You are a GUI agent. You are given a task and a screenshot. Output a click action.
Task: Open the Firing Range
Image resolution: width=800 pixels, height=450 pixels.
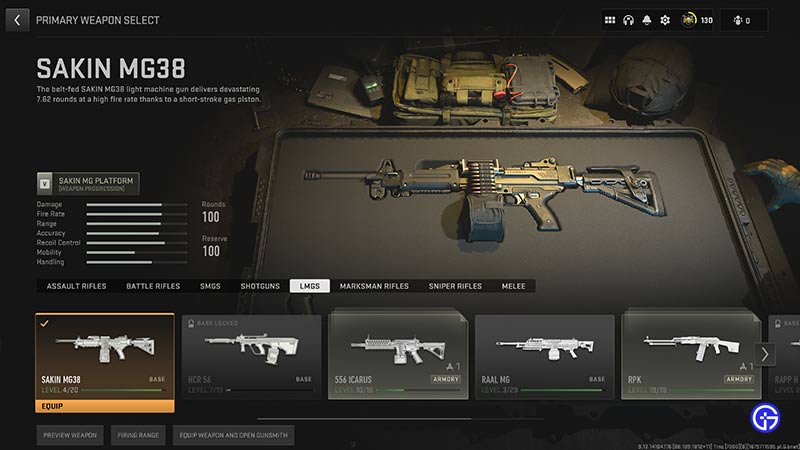tap(137, 435)
